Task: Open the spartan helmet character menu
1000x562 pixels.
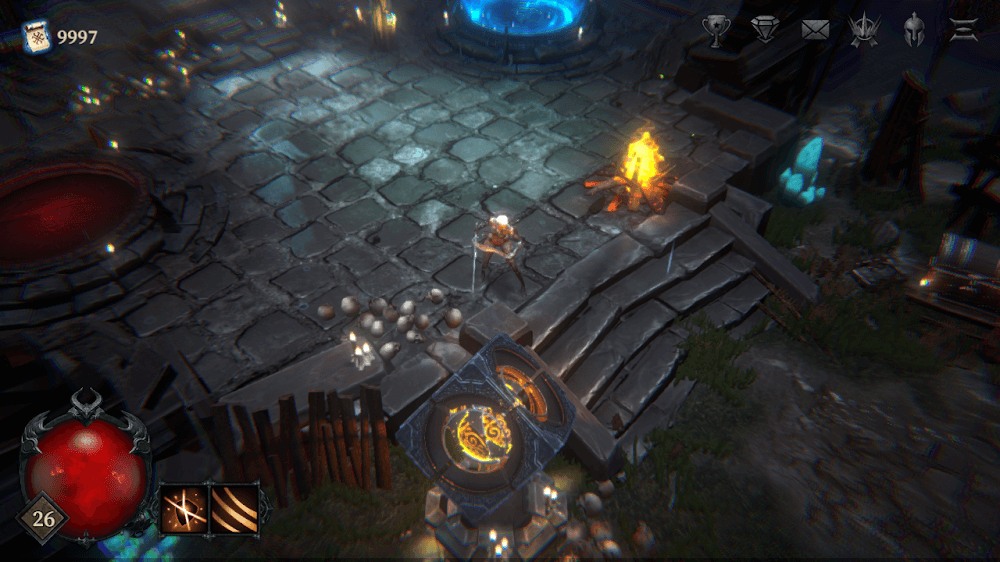Action: point(913,31)
